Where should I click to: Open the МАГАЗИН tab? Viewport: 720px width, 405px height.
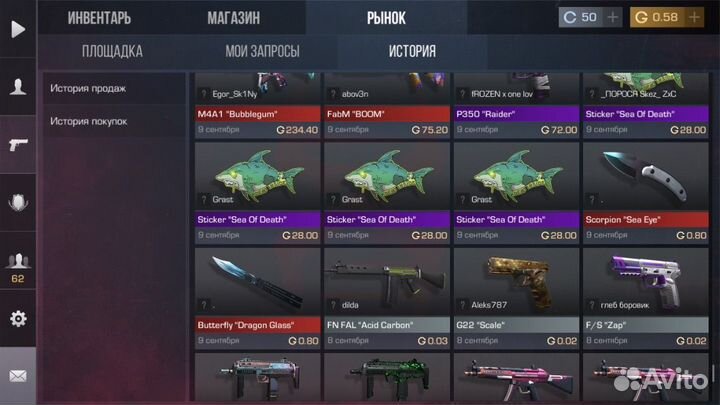click(x=233, y=17)
